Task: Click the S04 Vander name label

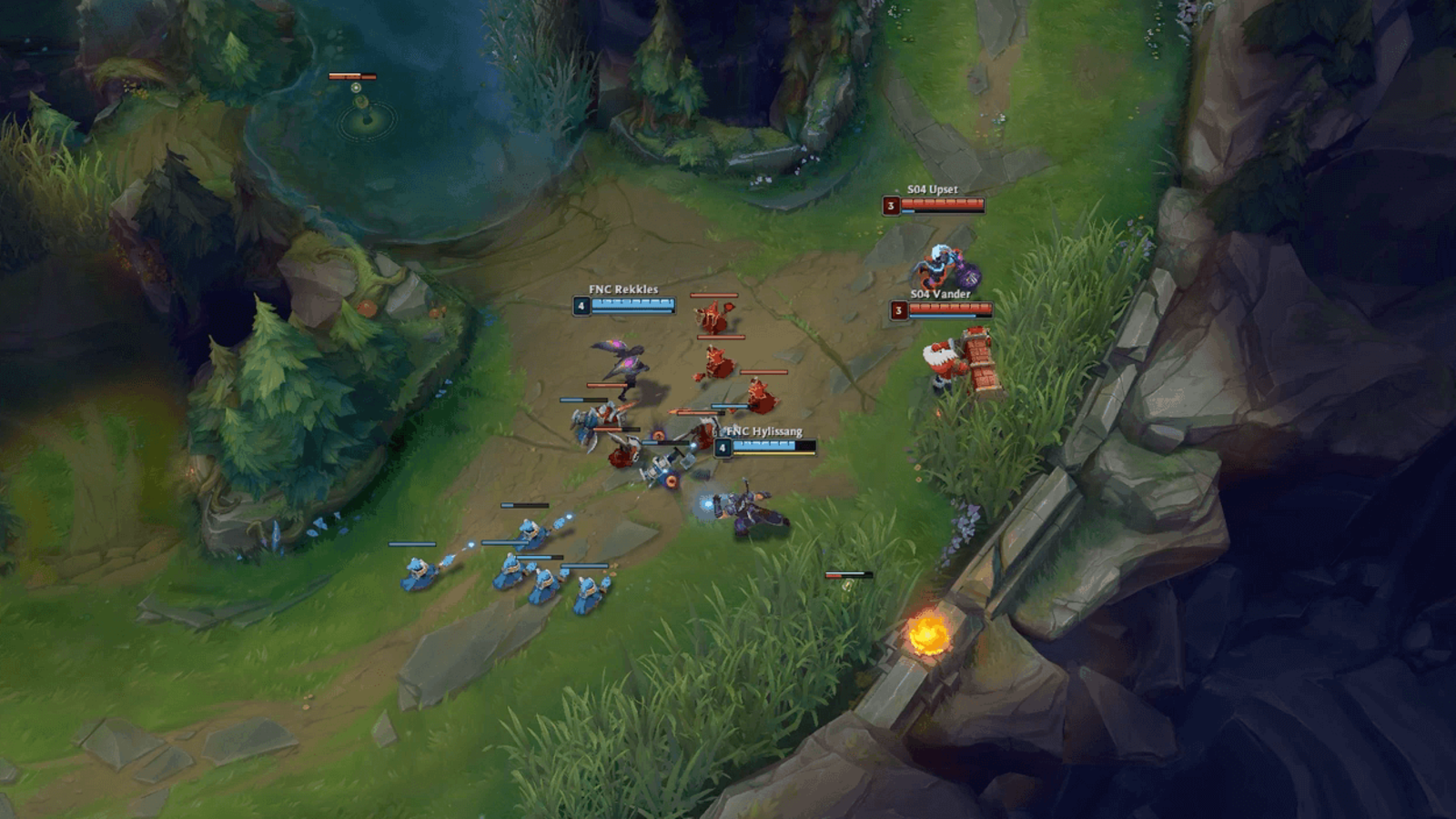Action: [941, 294]
